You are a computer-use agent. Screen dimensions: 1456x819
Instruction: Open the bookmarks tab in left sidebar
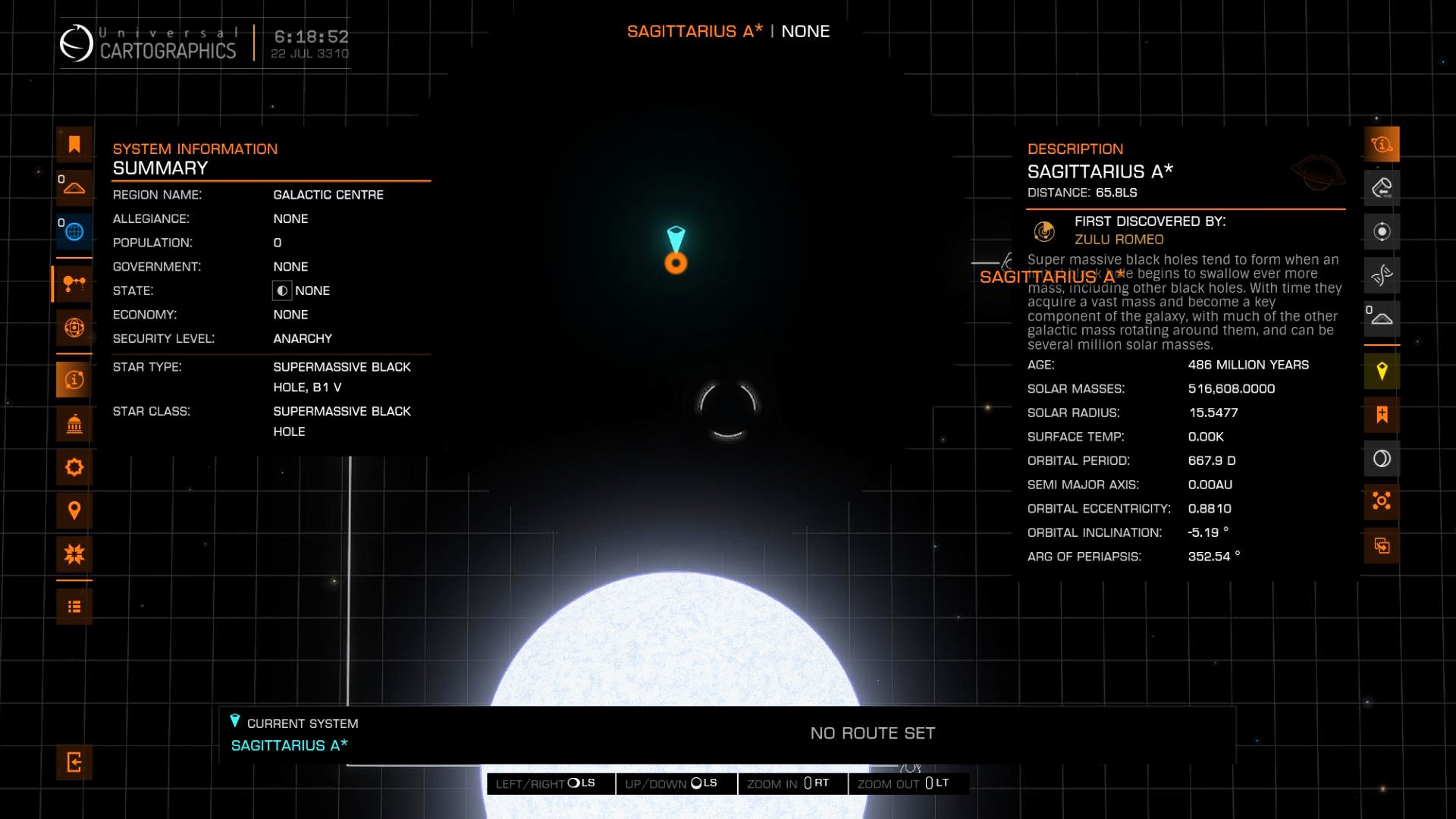74,144
